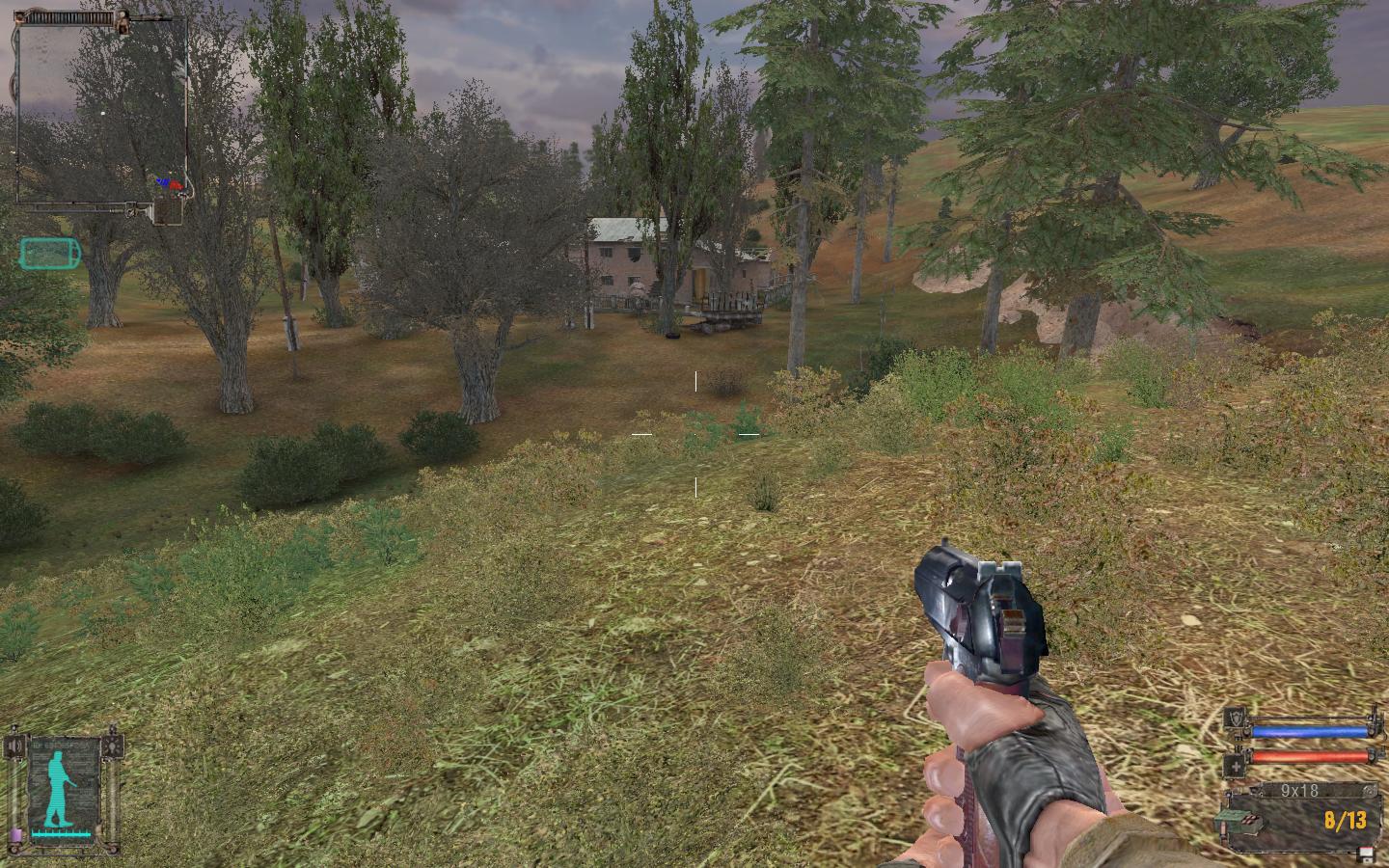Click the 9x18 ammo type label
Image resolution: width=1389 pixels, height=868 pixels.
click(1298, 791)
